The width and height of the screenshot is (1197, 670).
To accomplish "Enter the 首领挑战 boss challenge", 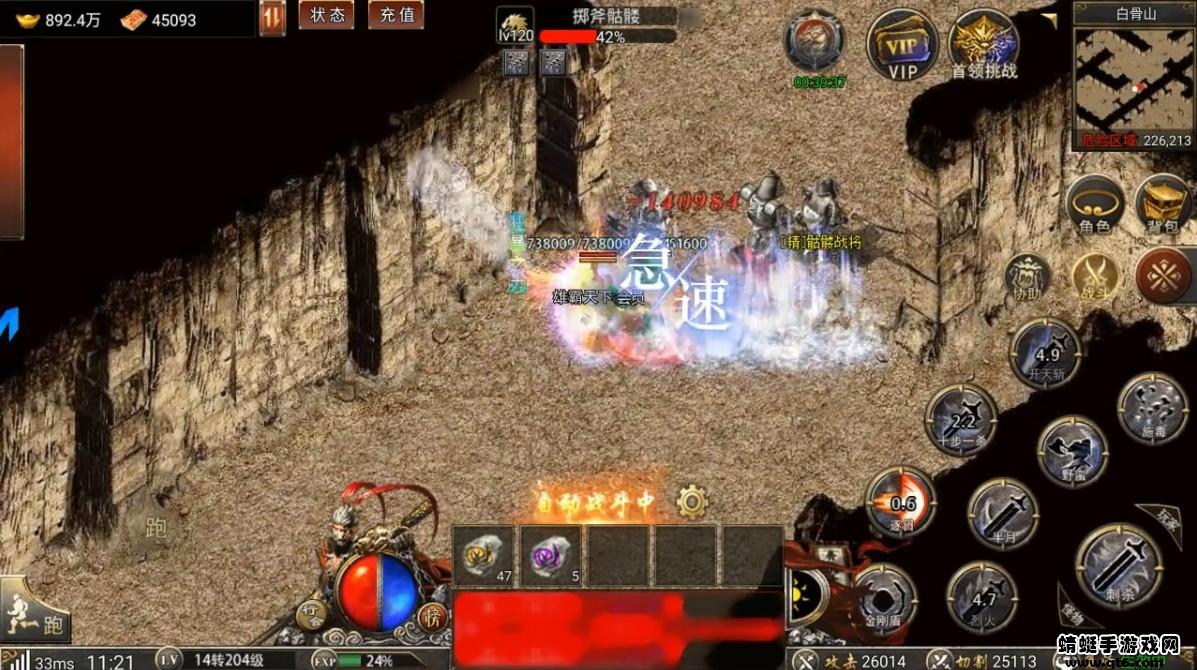I will click(984, 43).
